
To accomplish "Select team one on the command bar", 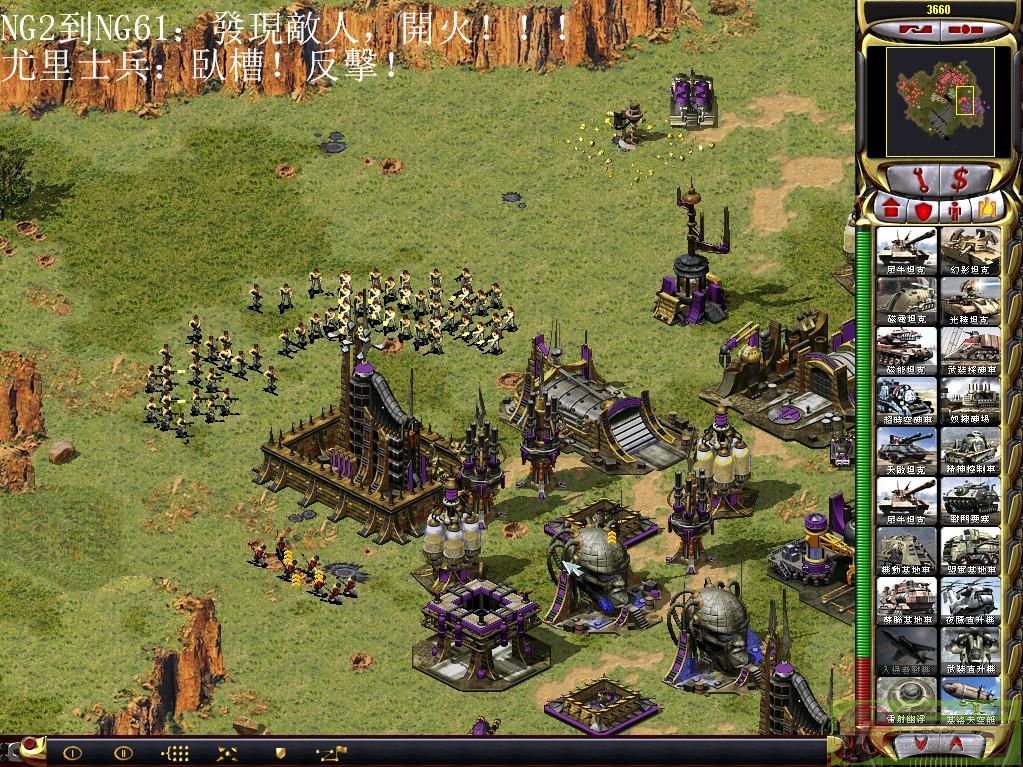I will coord(72,752).
